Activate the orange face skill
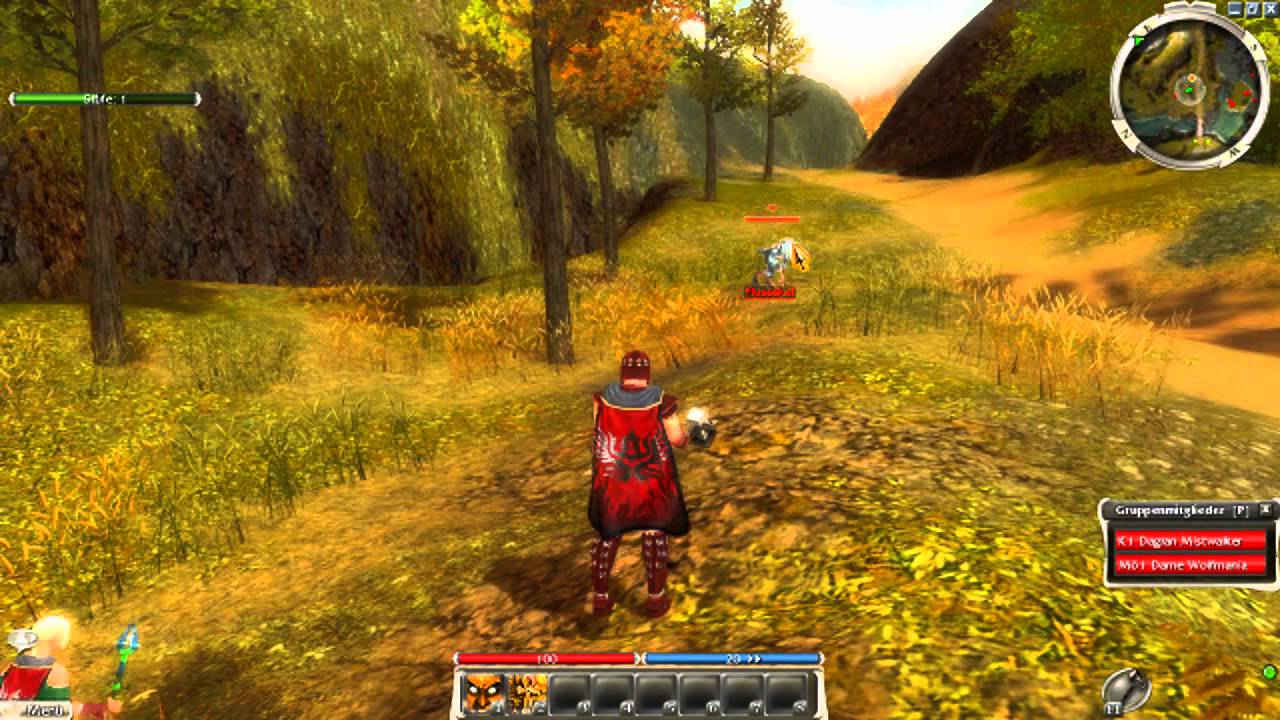1280x720 pixels. tap(484, 692)
